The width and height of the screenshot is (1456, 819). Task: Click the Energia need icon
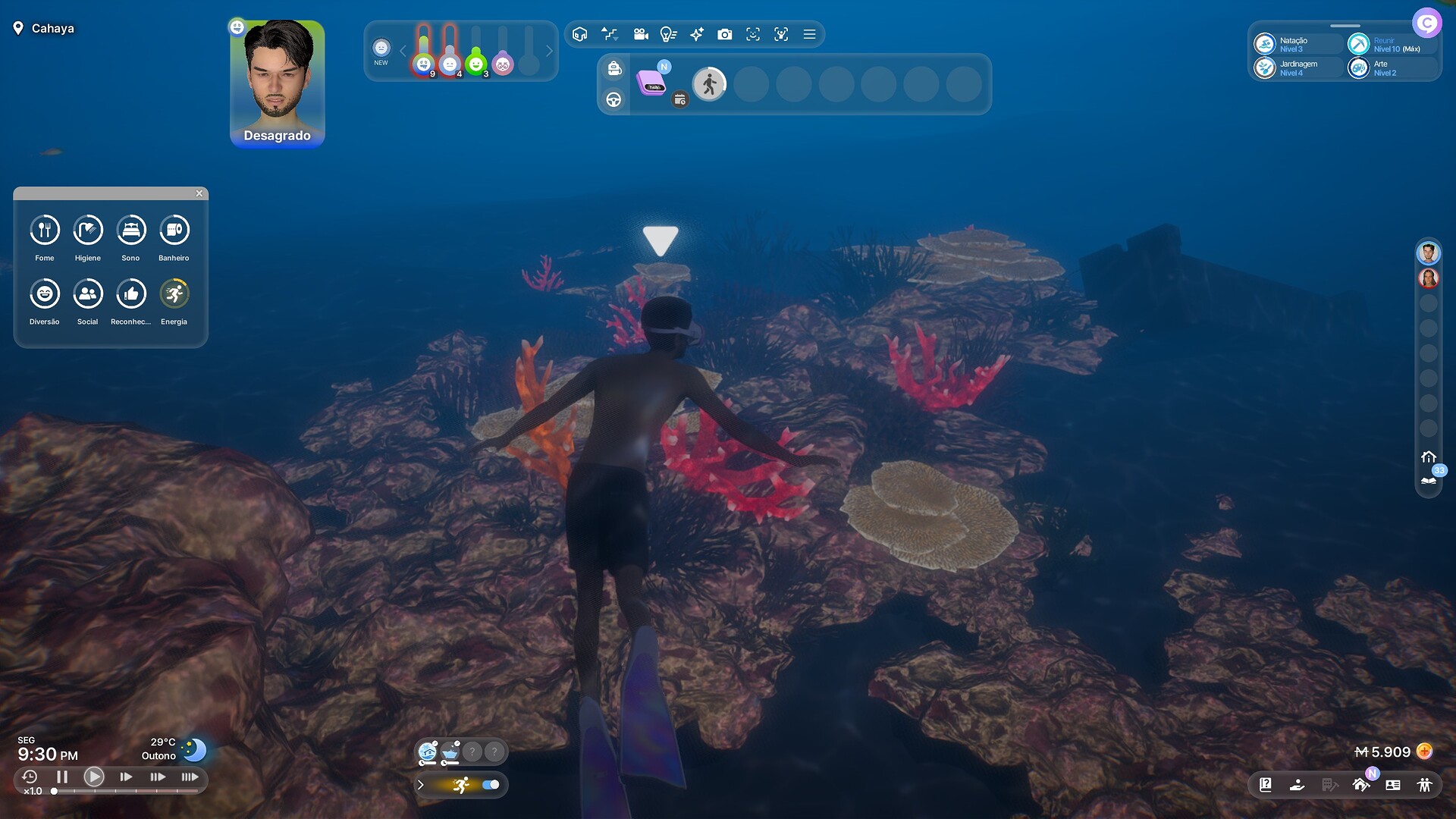[174, 293]
